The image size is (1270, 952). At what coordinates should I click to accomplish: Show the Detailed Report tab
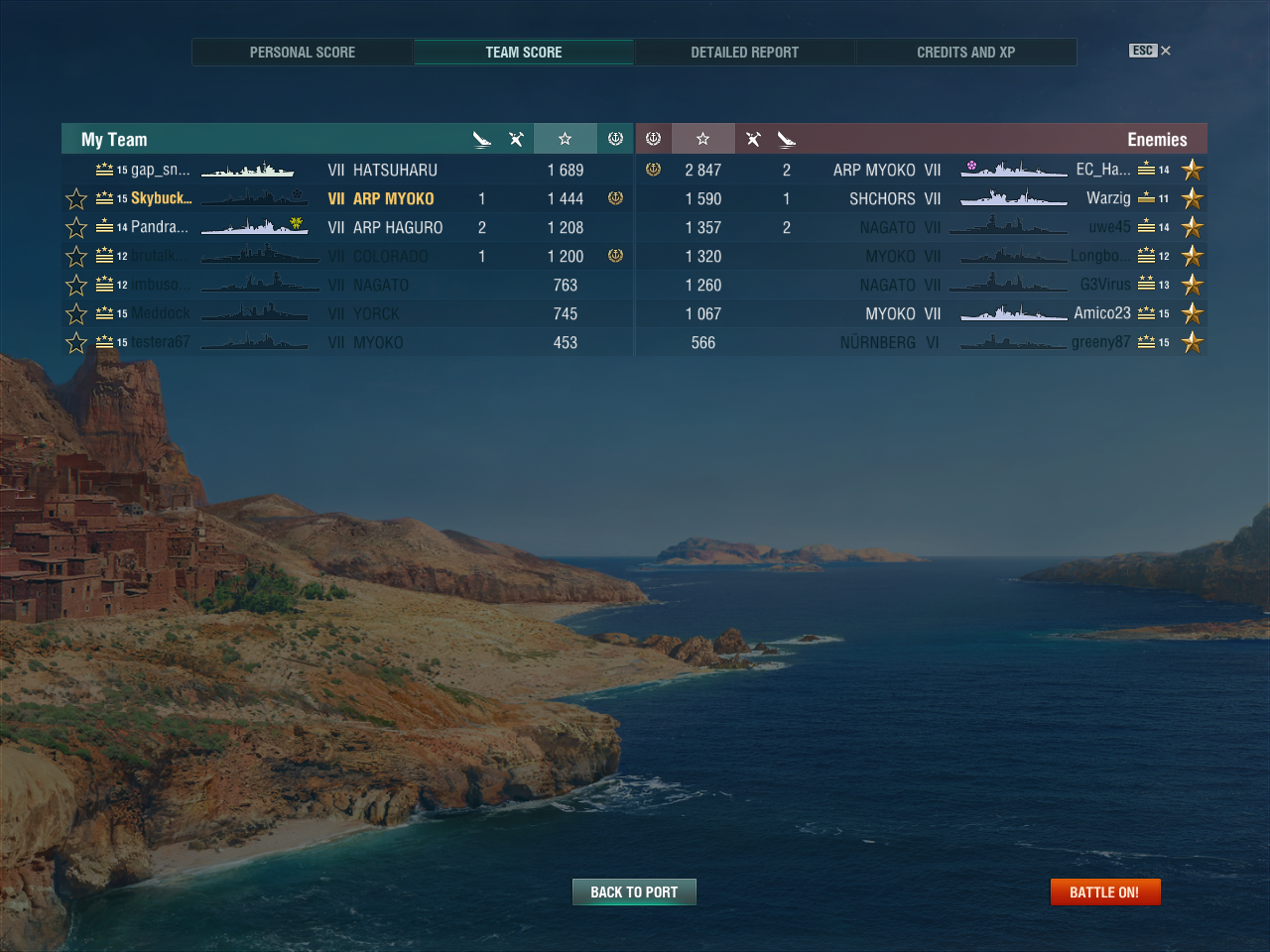(744, 53)
